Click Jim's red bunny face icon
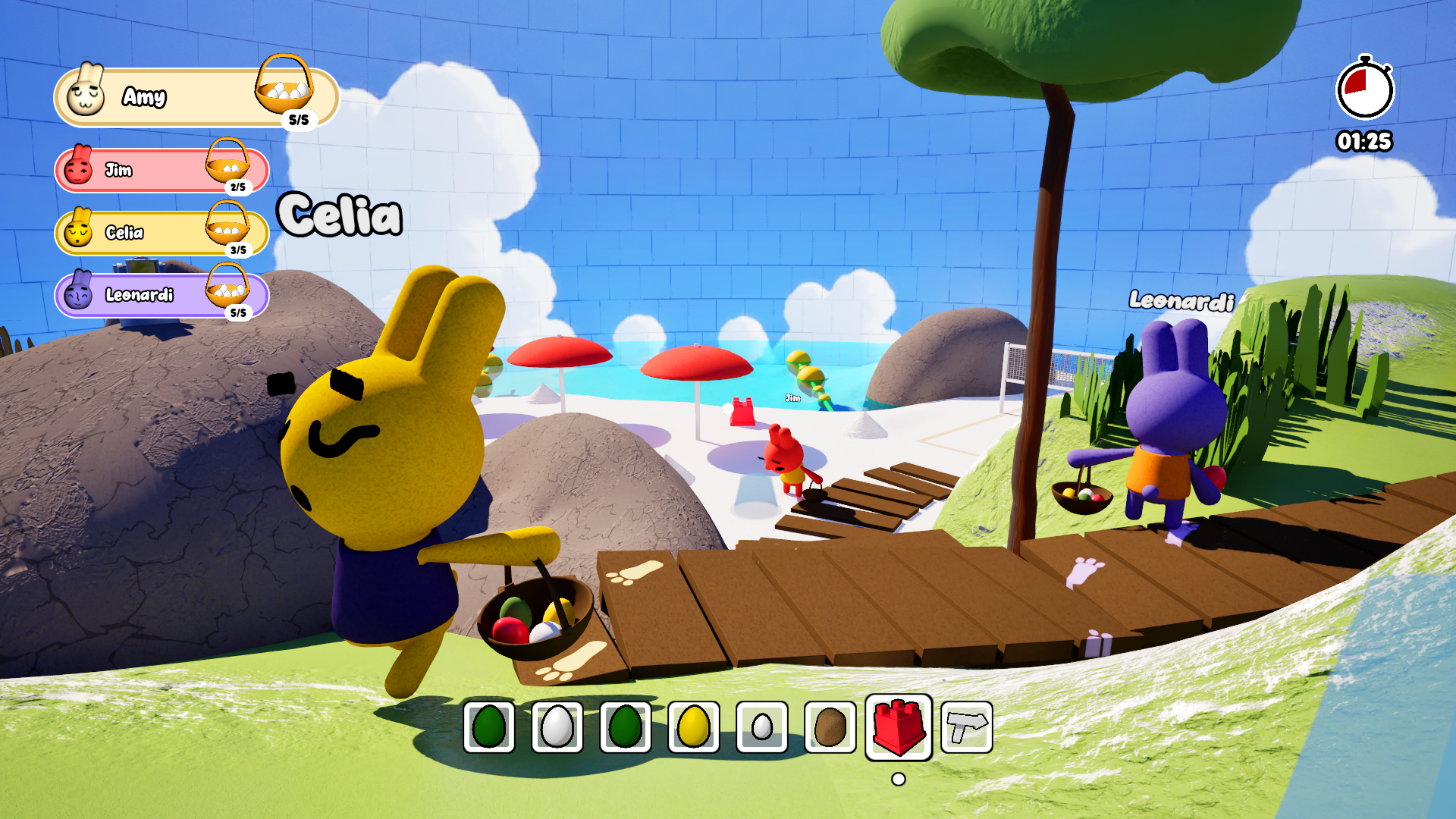This screenshot has height=819, width=1456. pyautogui.click(x=79, y=170)
